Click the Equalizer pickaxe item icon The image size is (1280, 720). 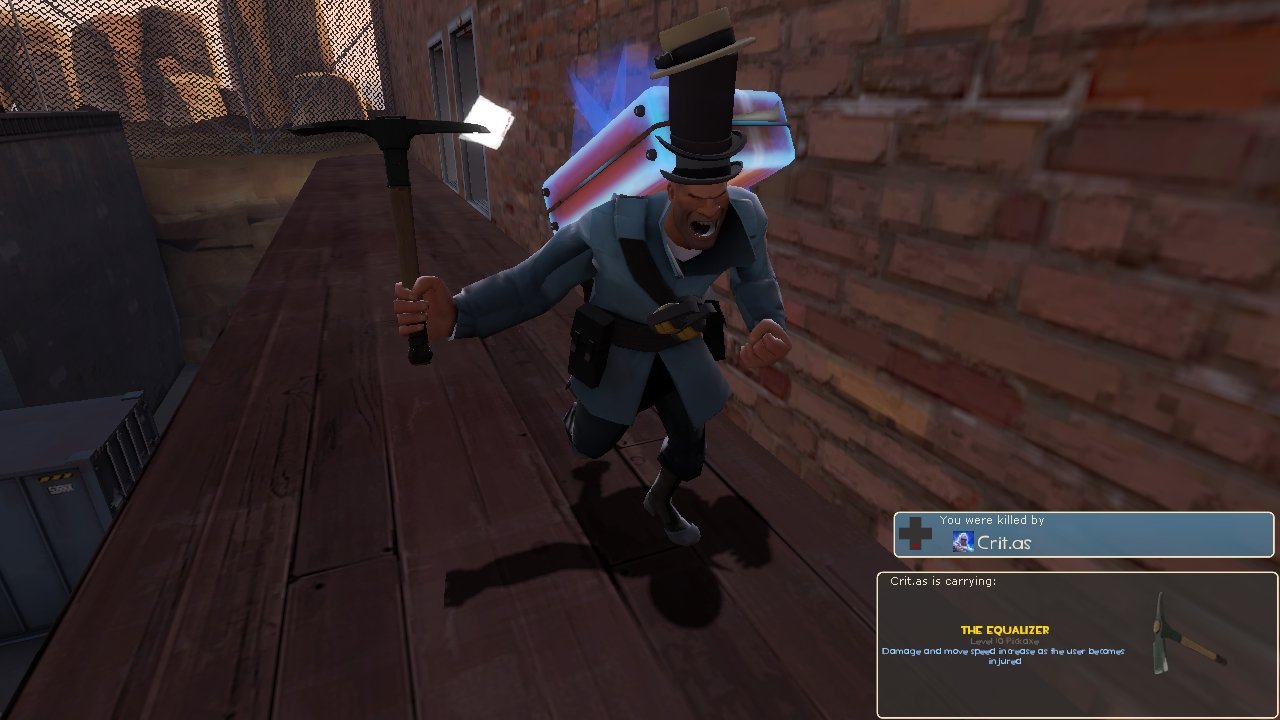[1185, 635]
